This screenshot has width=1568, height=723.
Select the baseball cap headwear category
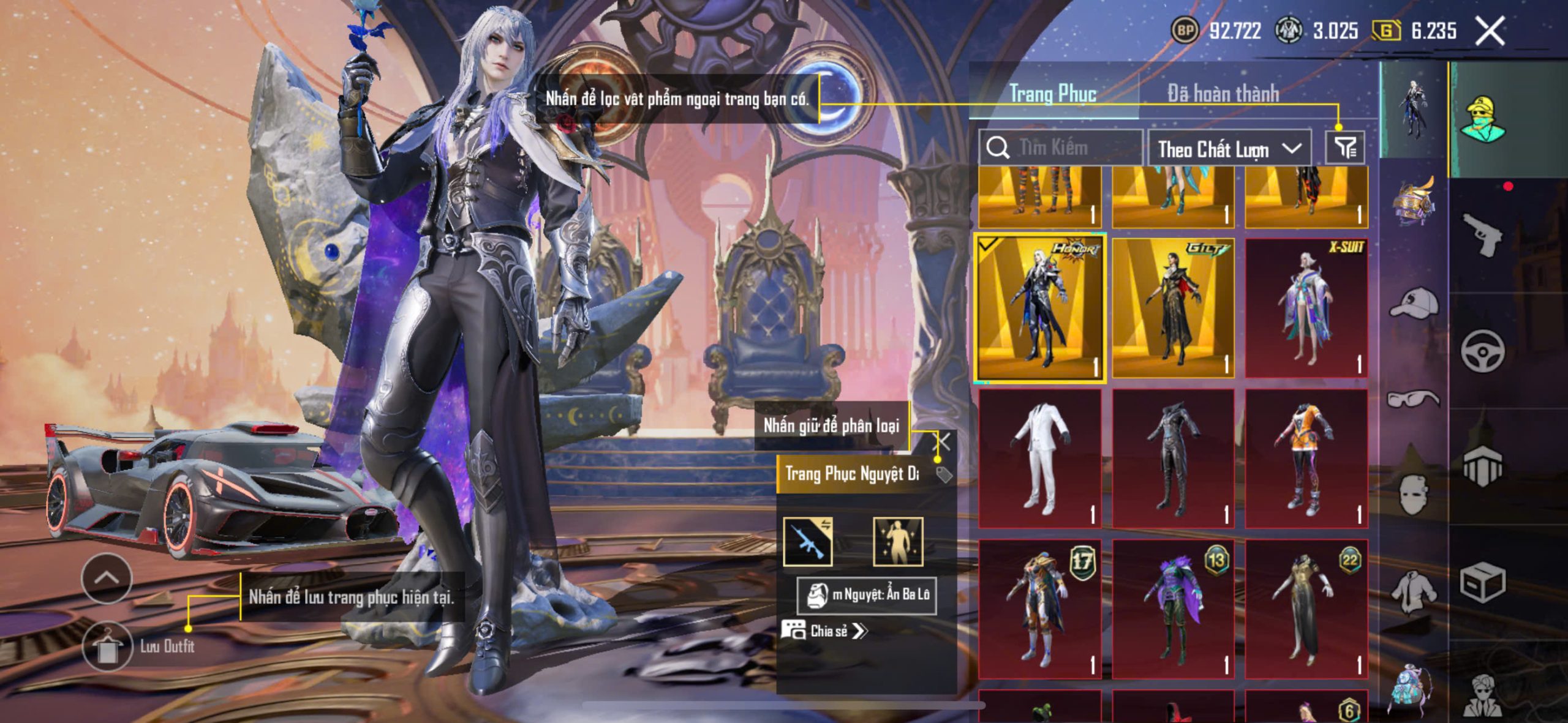coord(1414,303)
